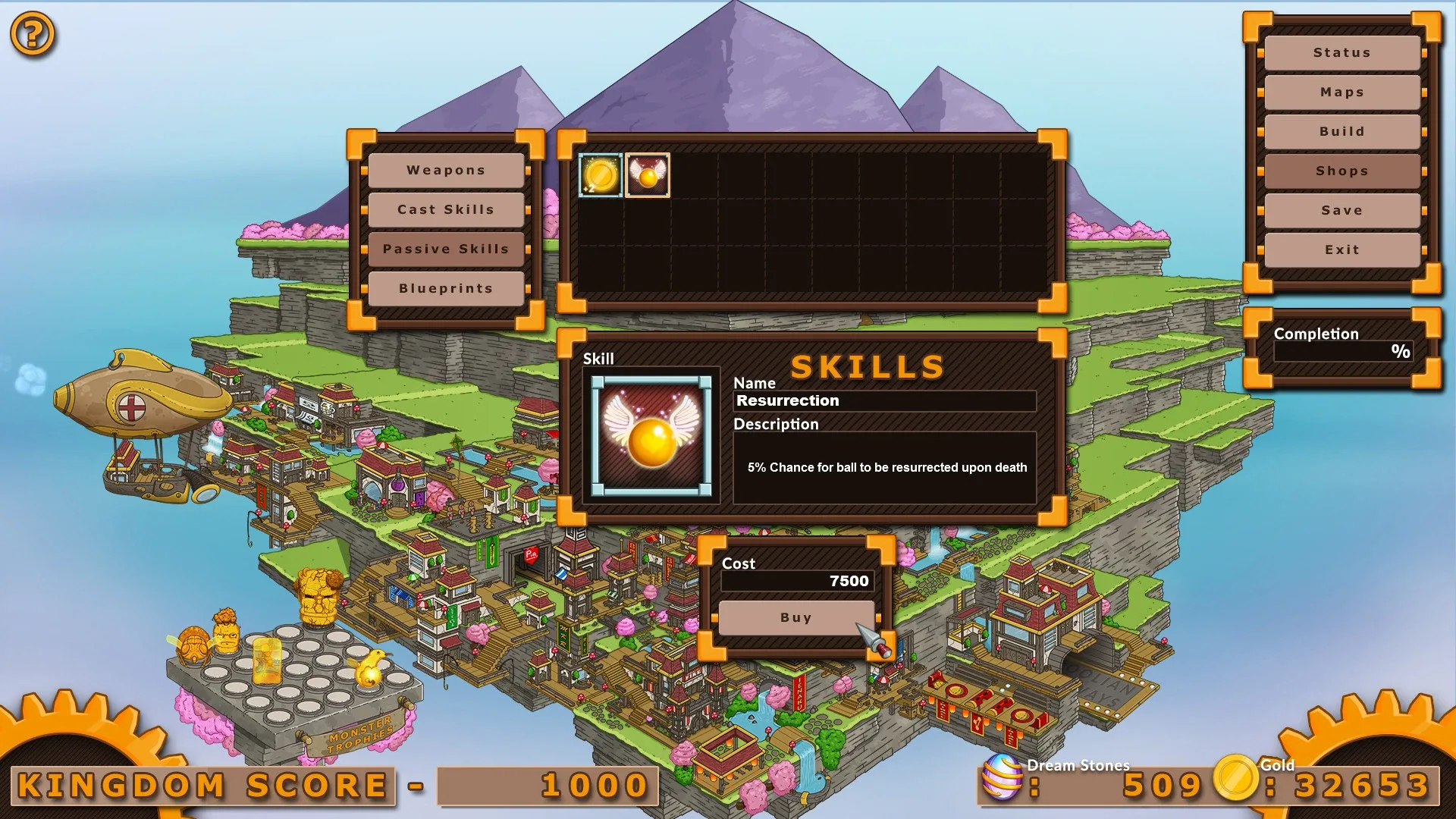Expand the Status panel
1456x819 pixels.
click(1341, 52)
